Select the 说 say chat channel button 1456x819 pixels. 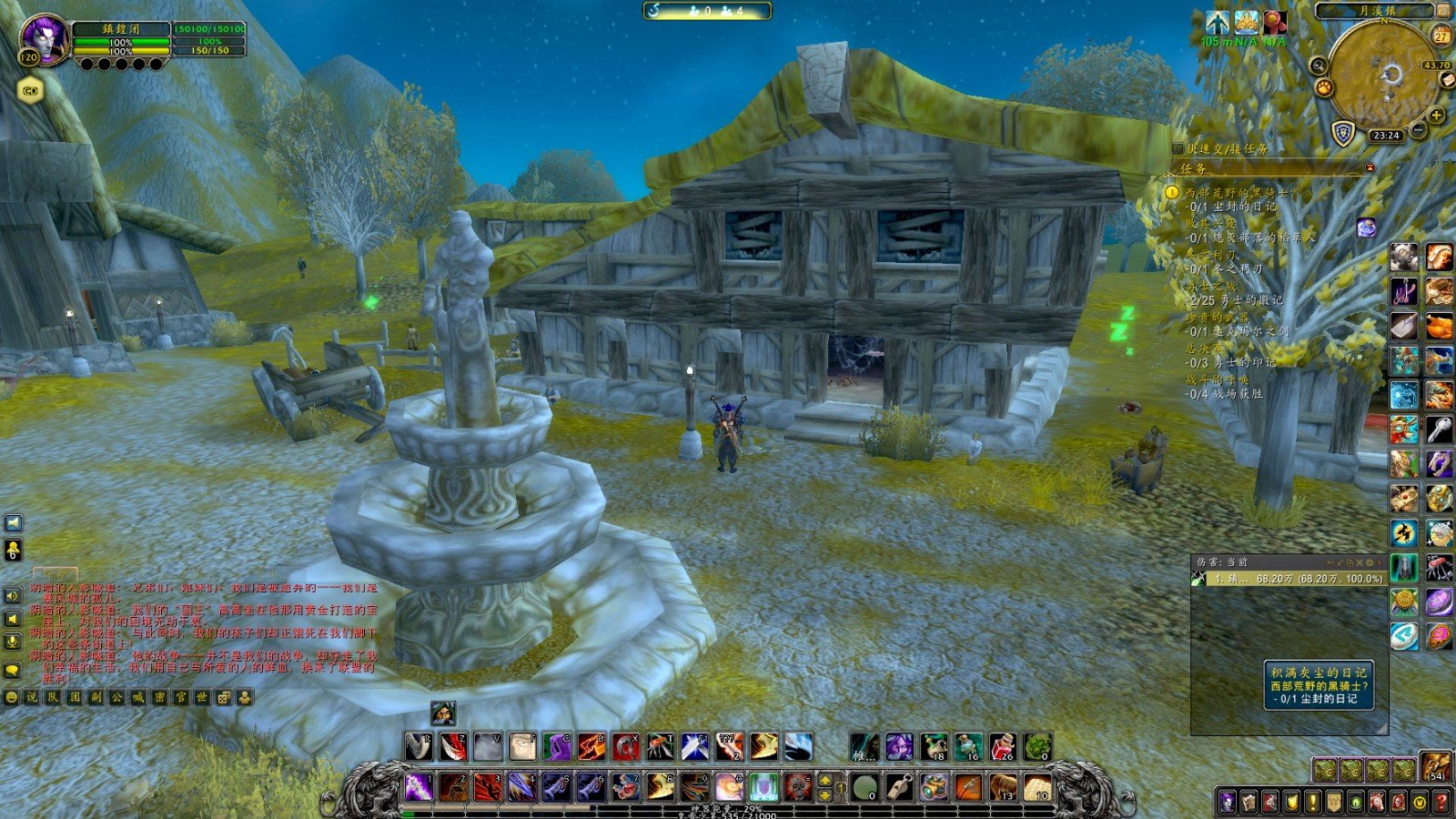pyautogui.click(x=32, y=697)
